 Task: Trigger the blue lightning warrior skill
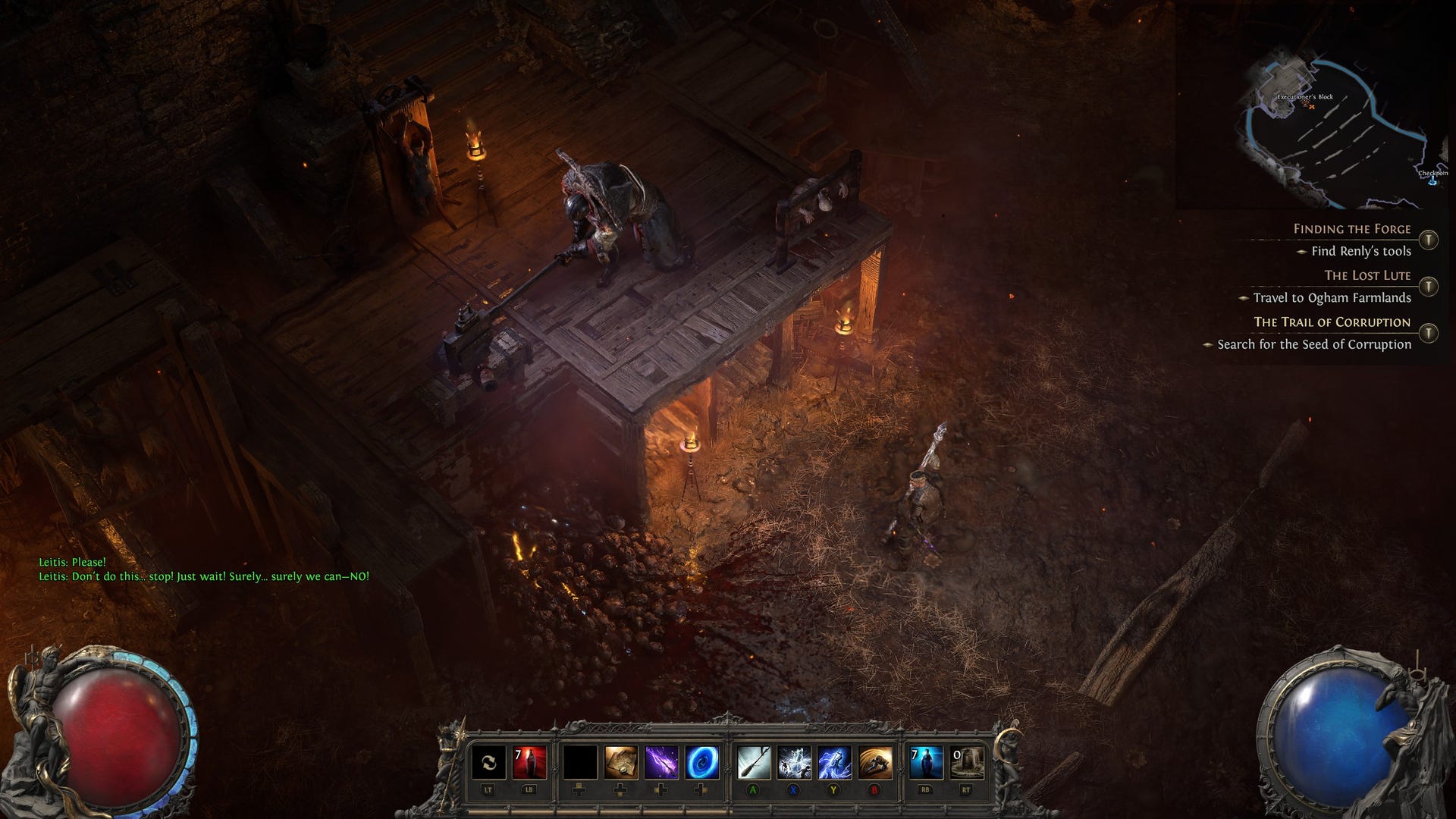pos(834,763)
